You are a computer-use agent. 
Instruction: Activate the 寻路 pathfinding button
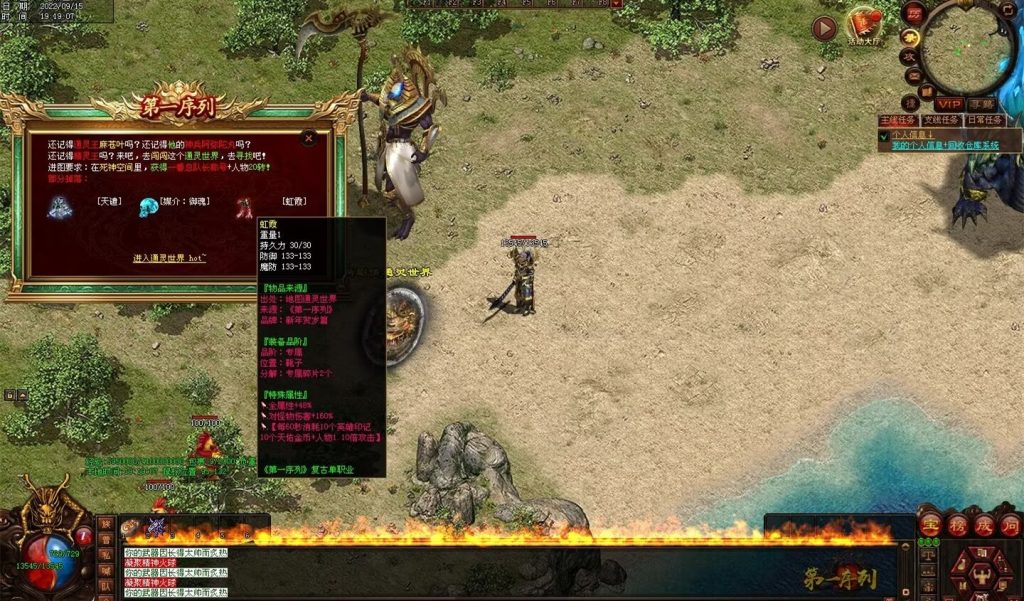(982, 104)
